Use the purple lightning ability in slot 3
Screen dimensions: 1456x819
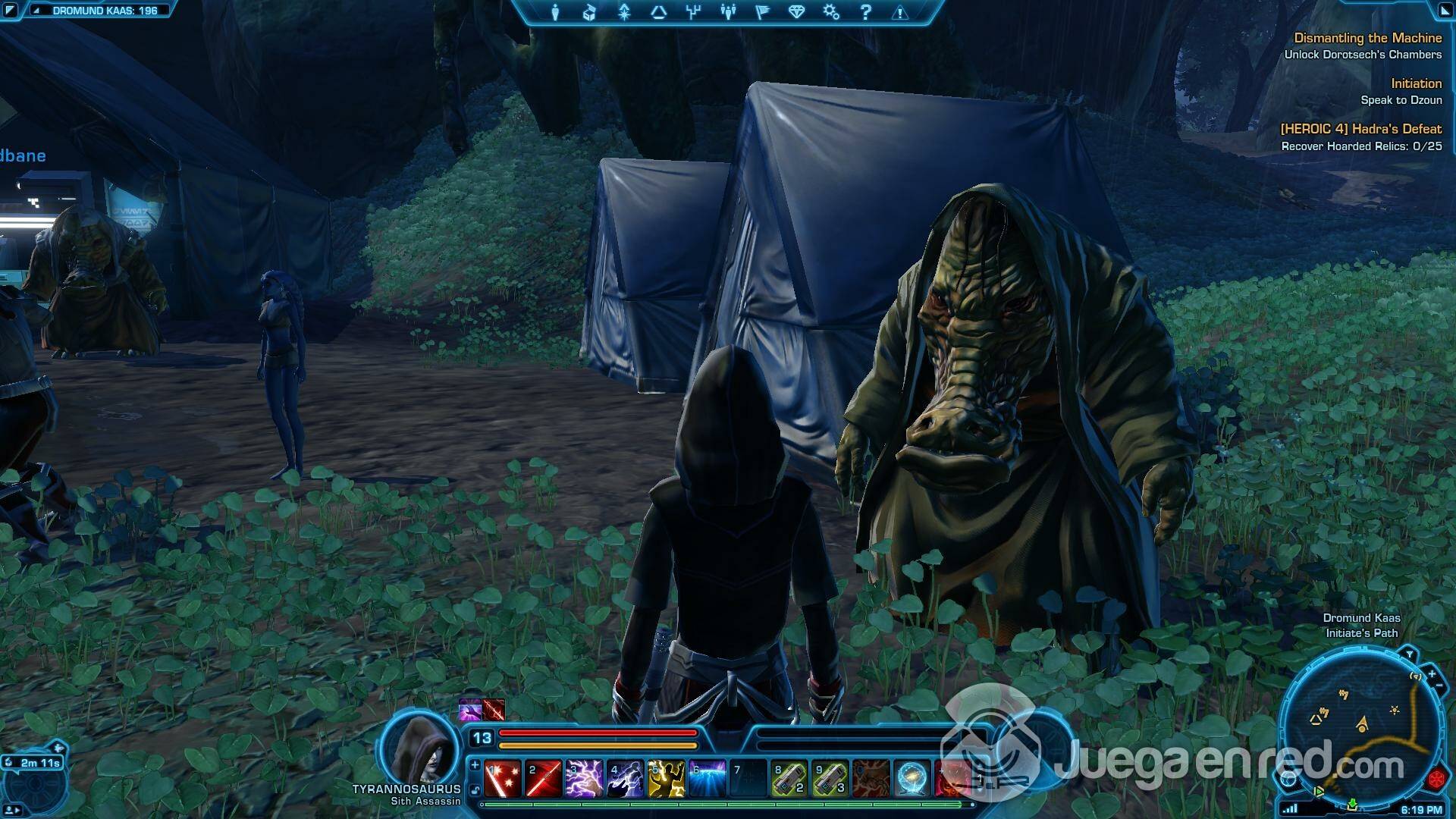(x=584, y=779)
